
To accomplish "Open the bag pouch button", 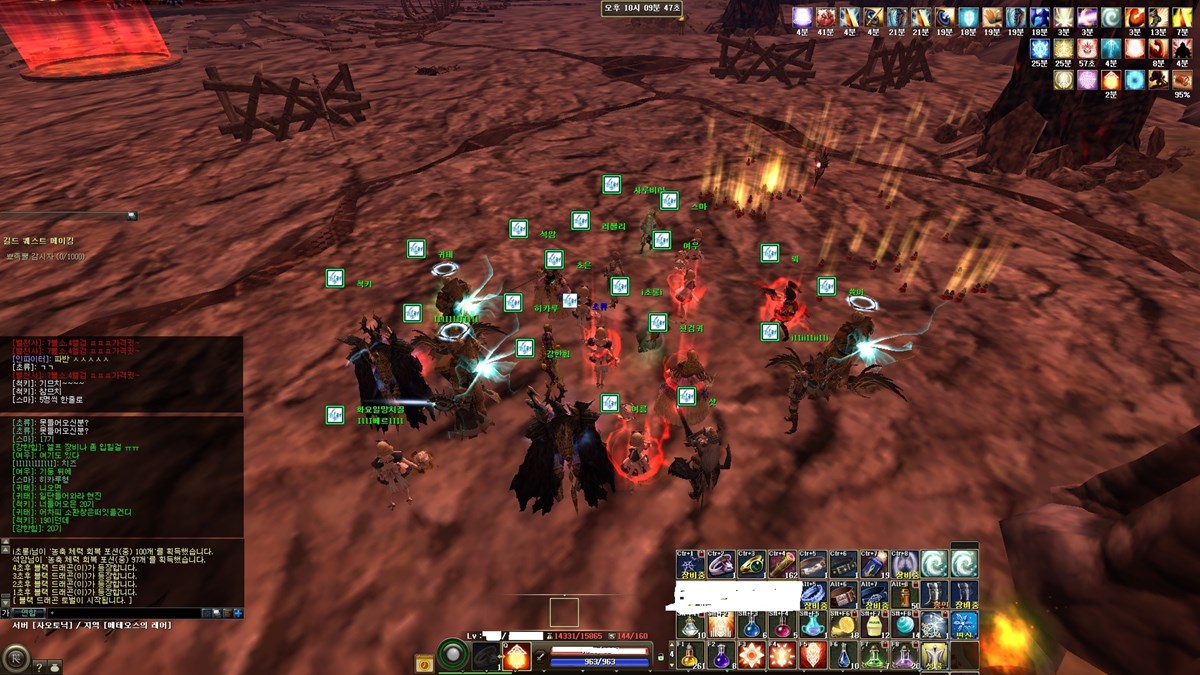I will coord(55,665).
